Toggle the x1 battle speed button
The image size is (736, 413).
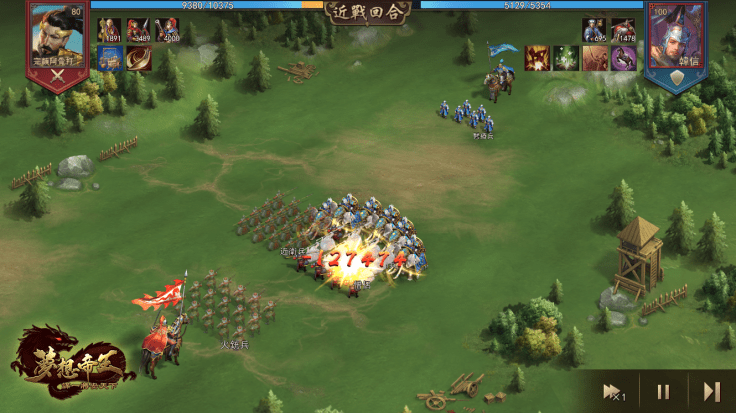[x=614, y=392]
